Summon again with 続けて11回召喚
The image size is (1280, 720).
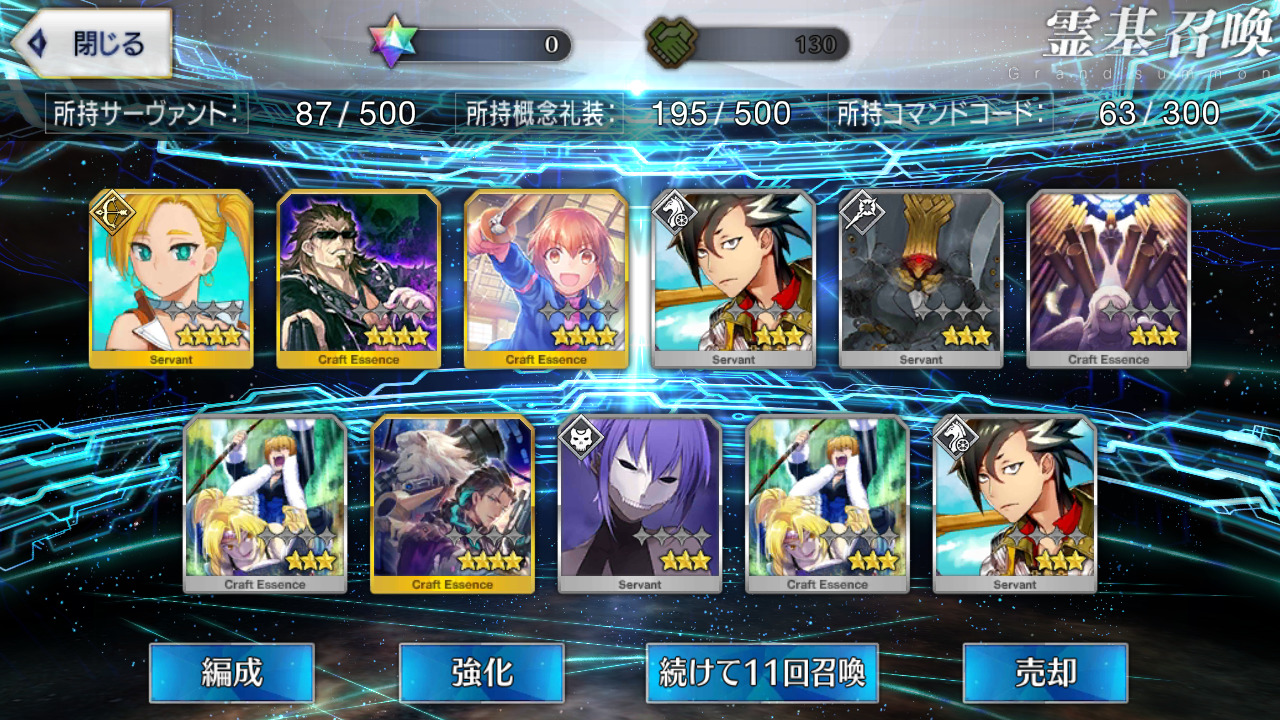(762, 673)
